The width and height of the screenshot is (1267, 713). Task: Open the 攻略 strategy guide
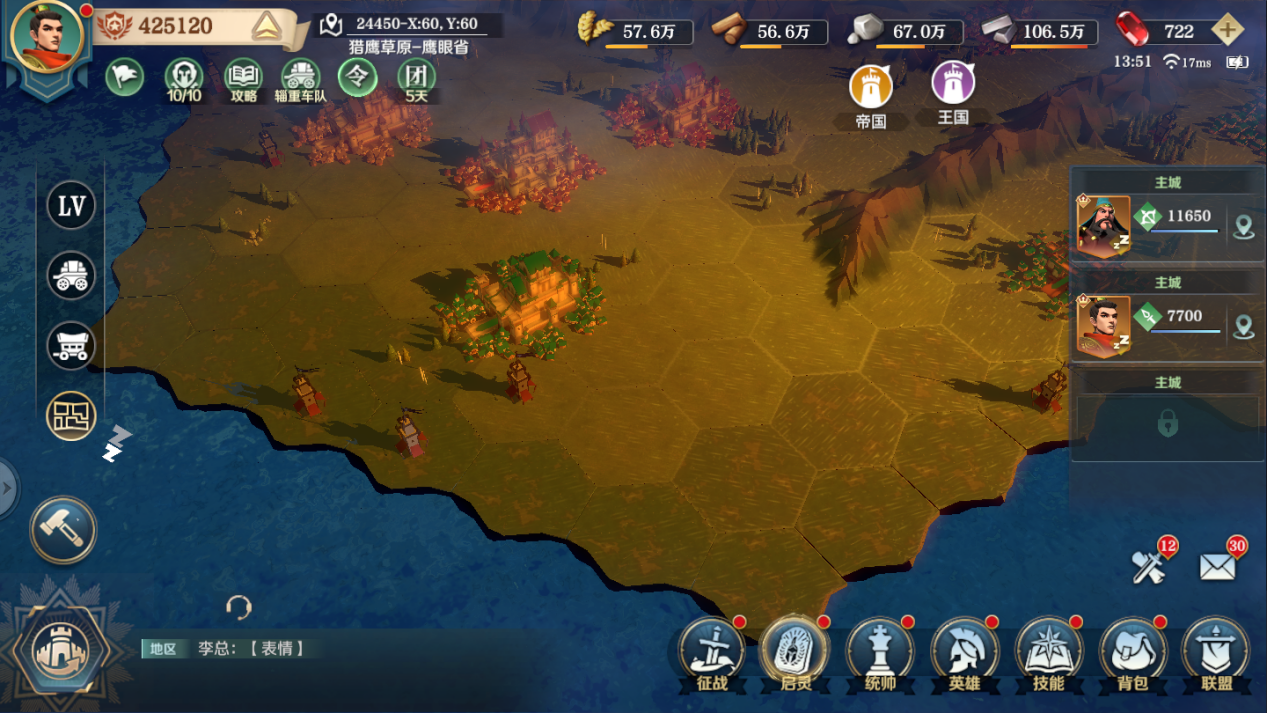pyautogui.click(x=243, y=77)
